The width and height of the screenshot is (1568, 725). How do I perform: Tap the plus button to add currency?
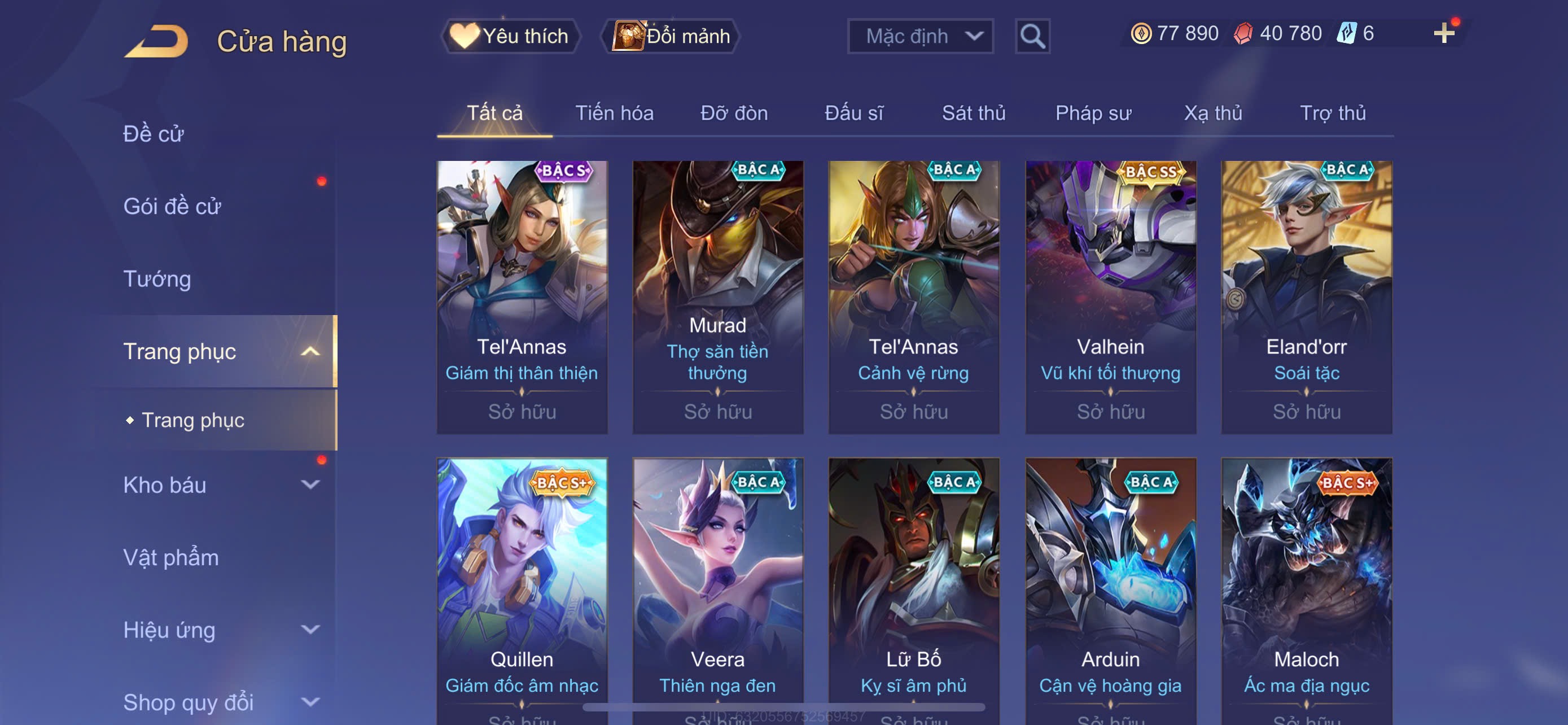point(1443,33)
